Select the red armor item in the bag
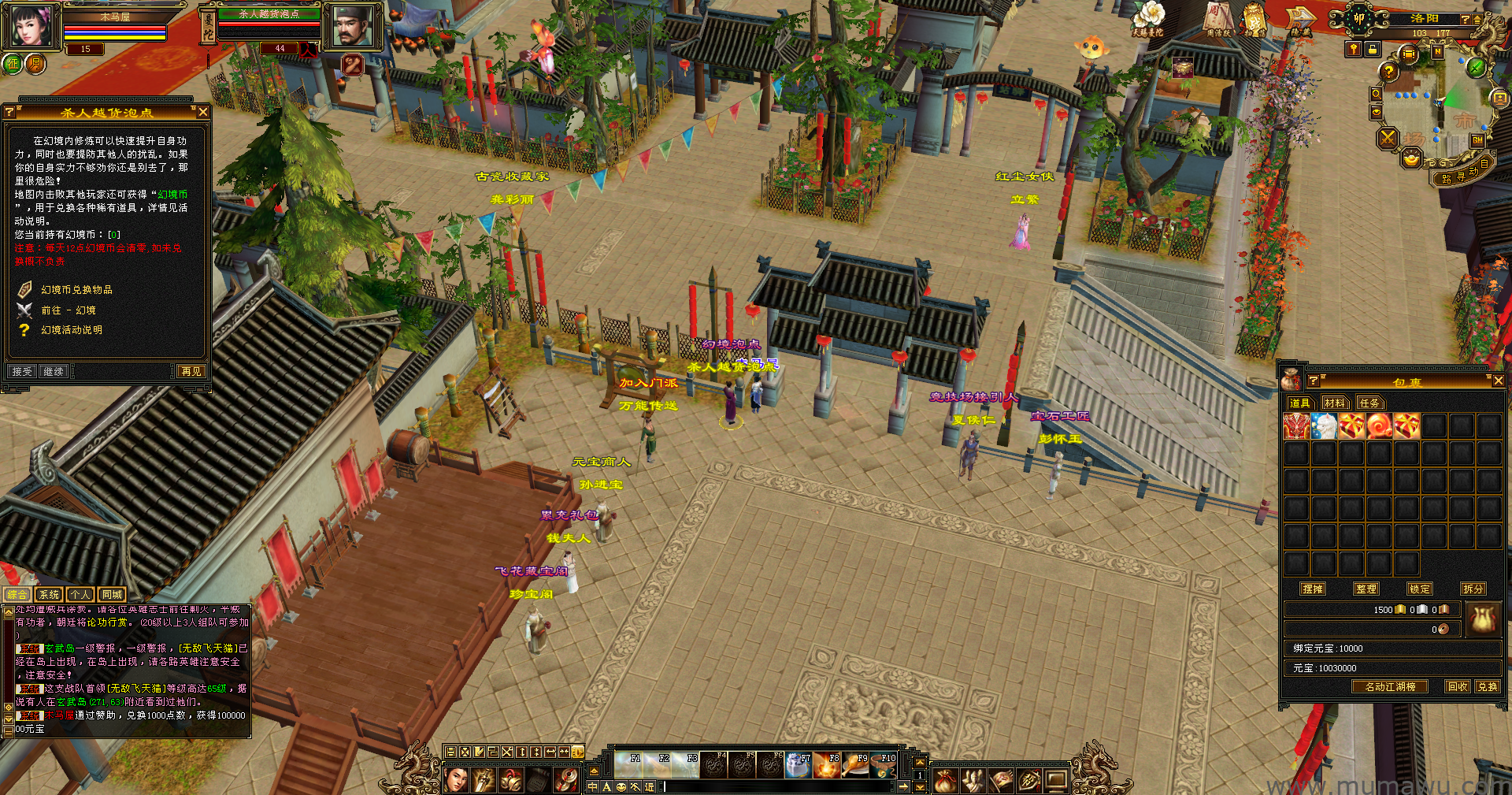Screen dimensions: 1512x795 pos(1296,426)
